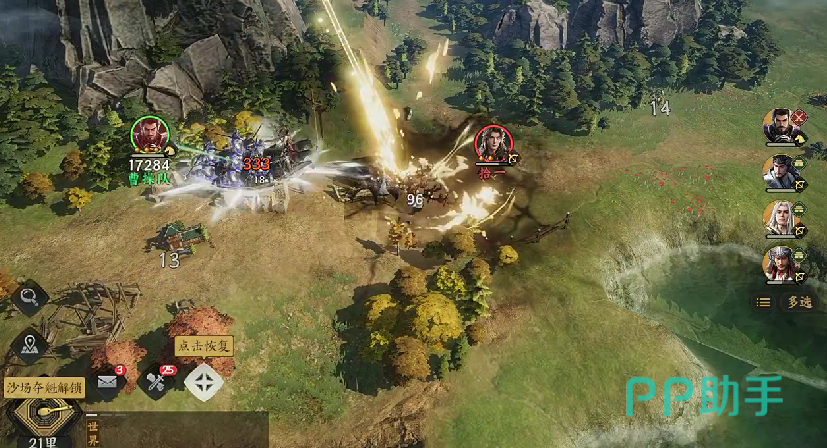Select the red-ringed enemy general marker
Screen dimensions: 827x448
[x=491, y=142]
